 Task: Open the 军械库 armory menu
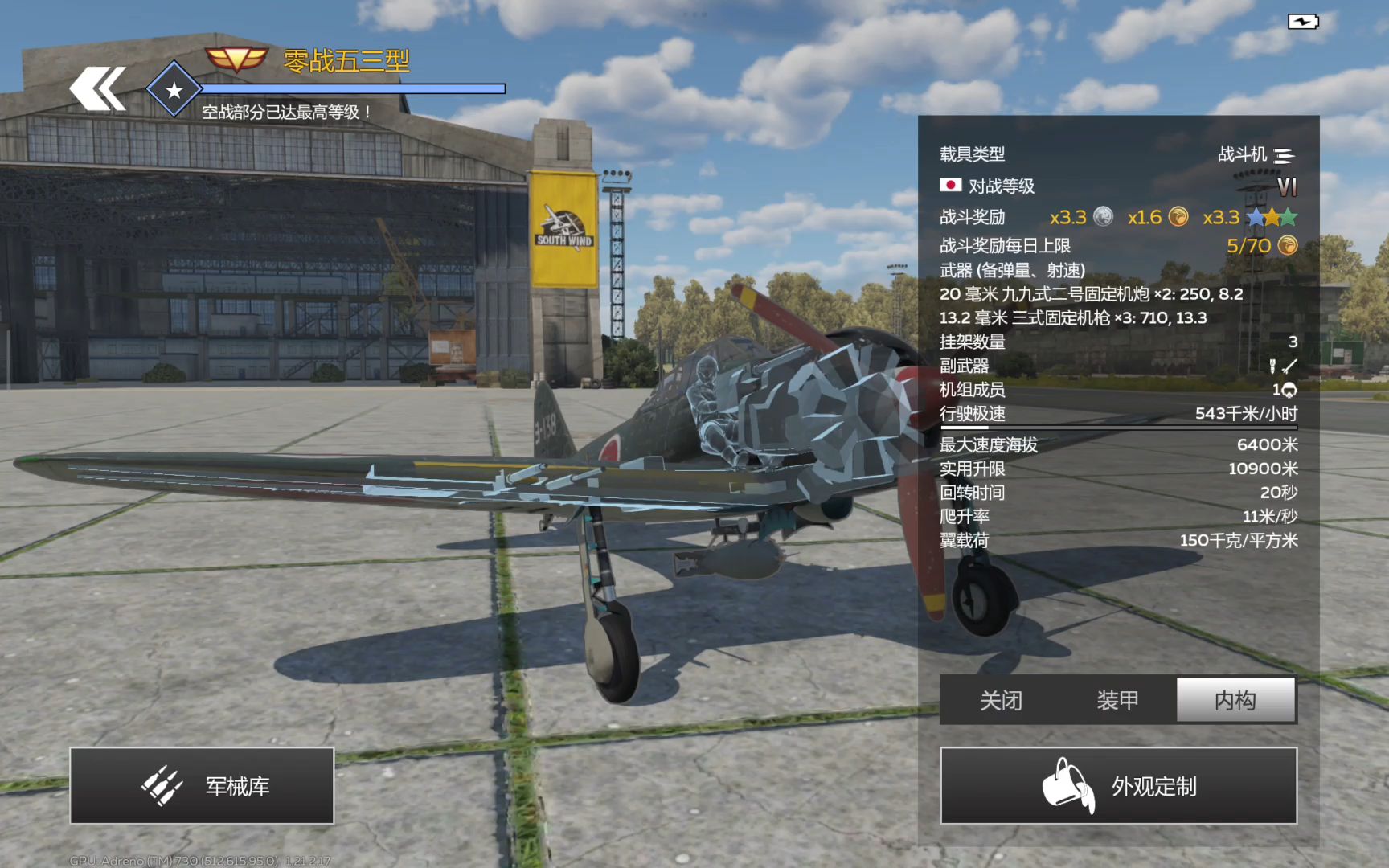pyautogui.click(x=202, y=785)
